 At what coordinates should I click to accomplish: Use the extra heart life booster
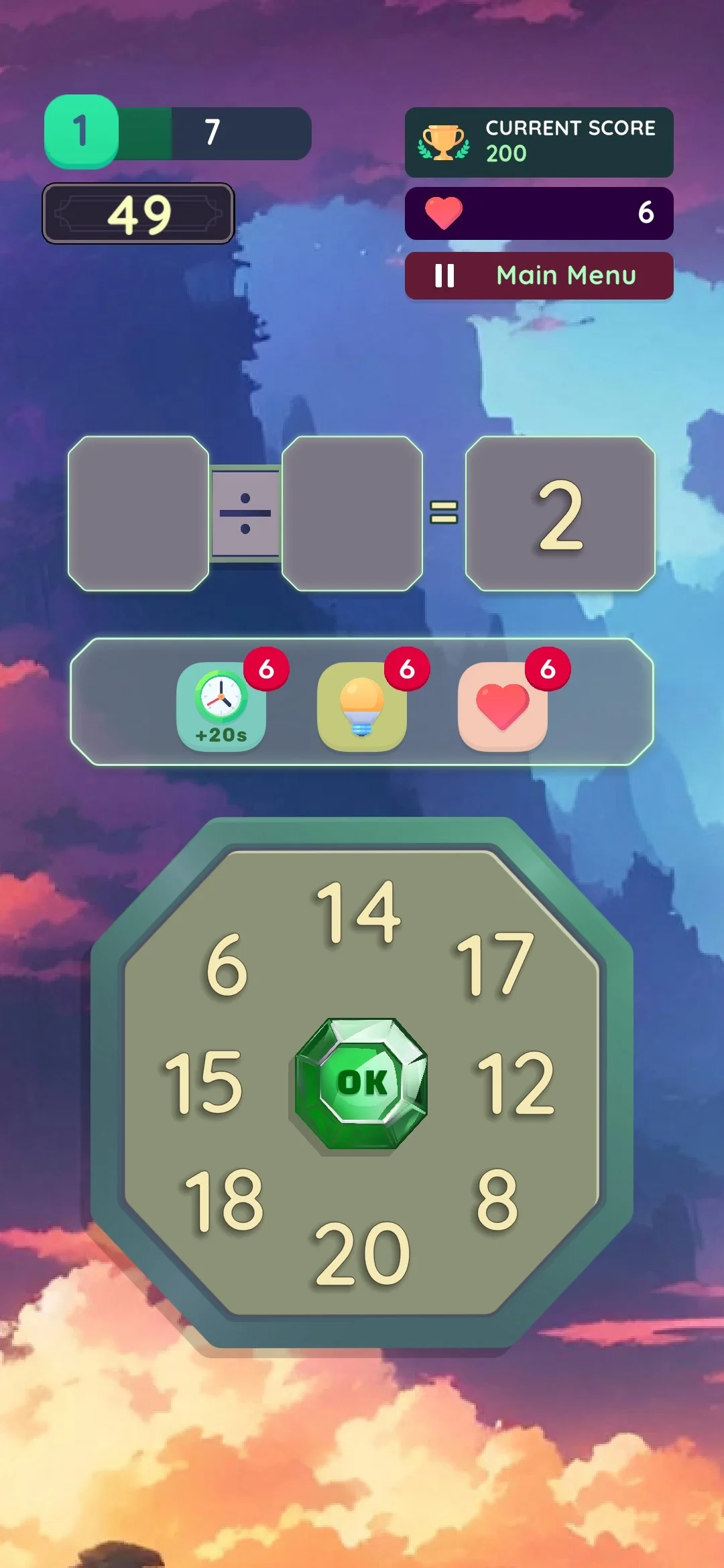tap(503, 706)
